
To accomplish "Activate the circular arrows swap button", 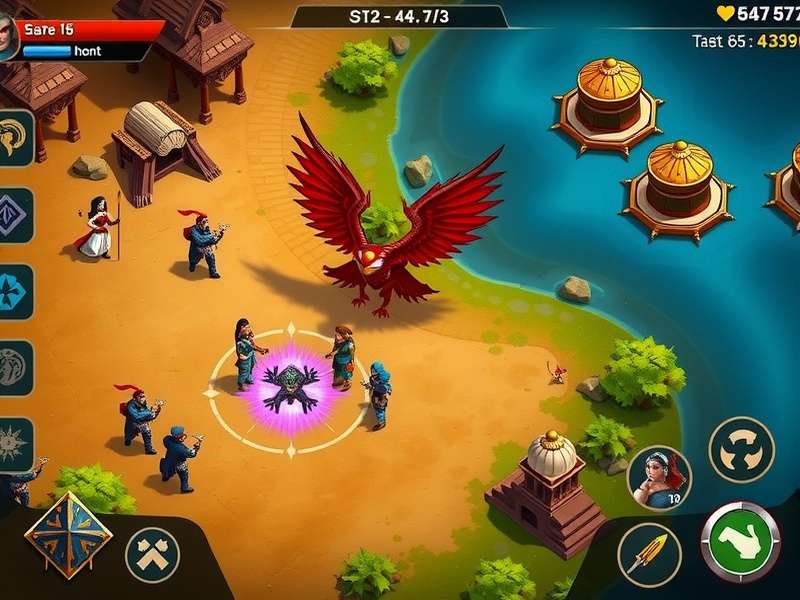I will tap(741, 450).
